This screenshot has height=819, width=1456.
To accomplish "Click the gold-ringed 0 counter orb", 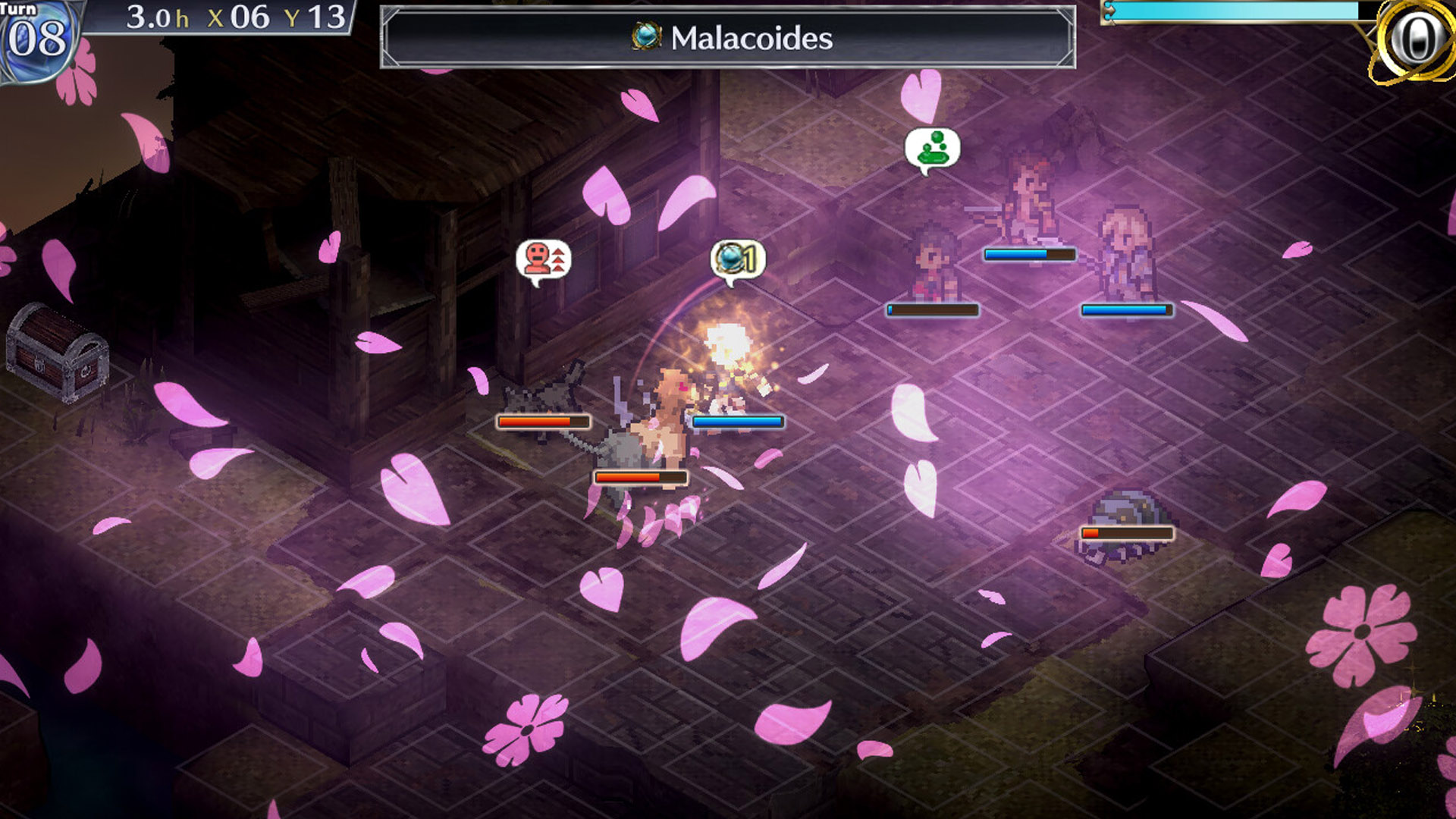I will pos(1413,39).
